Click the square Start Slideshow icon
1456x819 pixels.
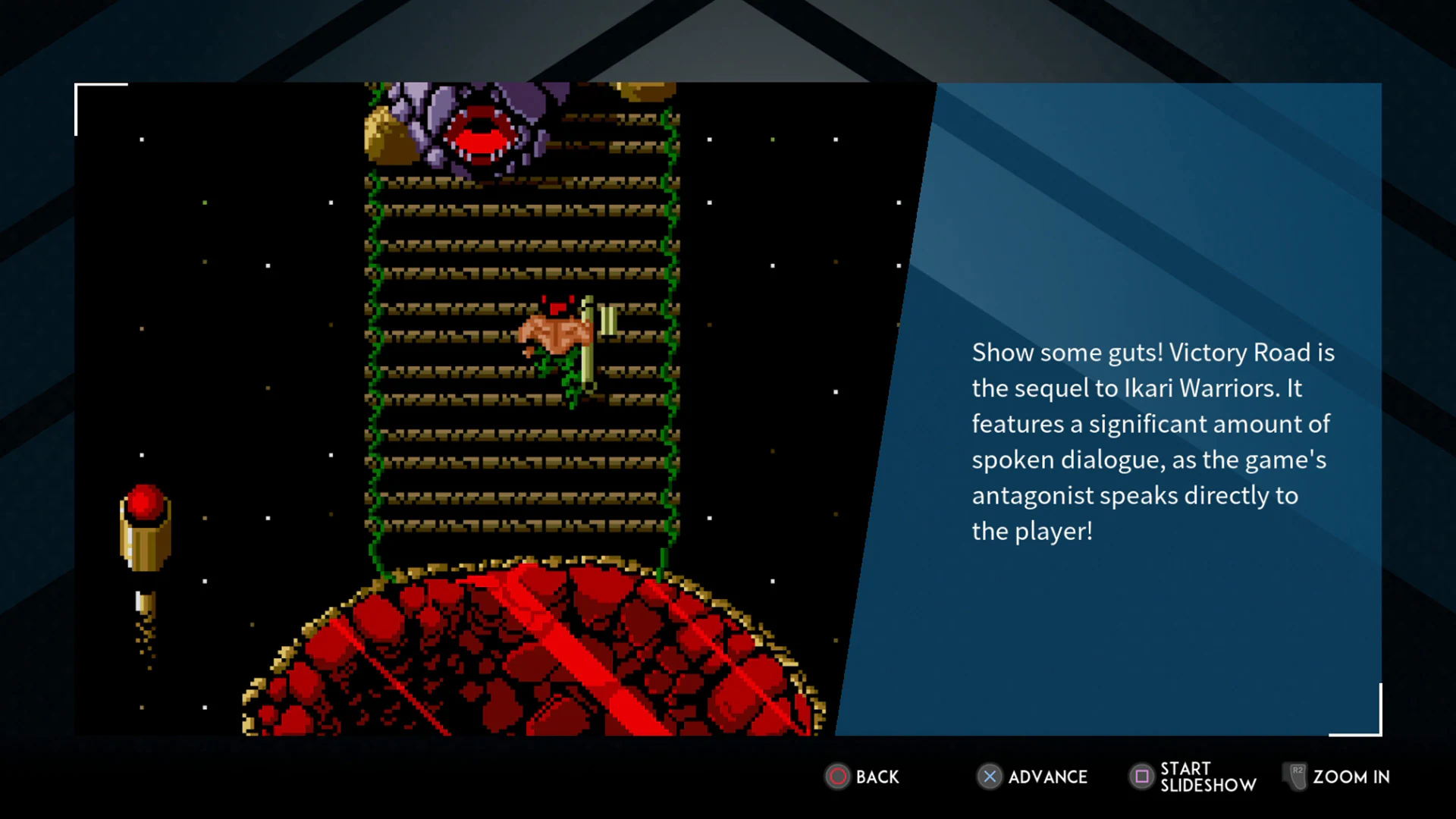1144,777
